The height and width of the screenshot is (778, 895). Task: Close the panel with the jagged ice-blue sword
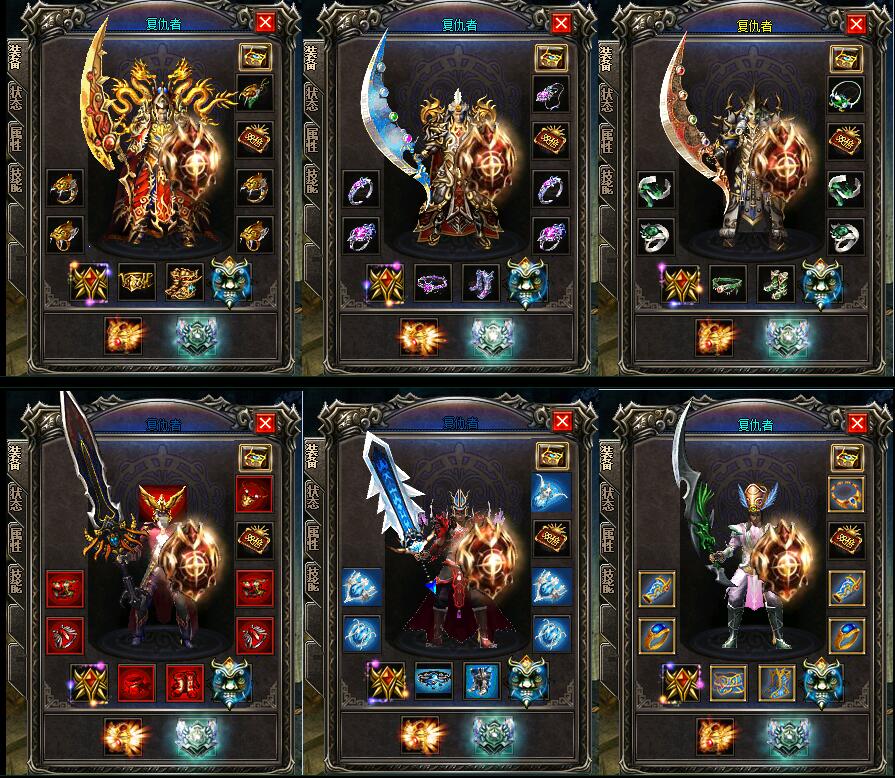click(x=561, y=423)
